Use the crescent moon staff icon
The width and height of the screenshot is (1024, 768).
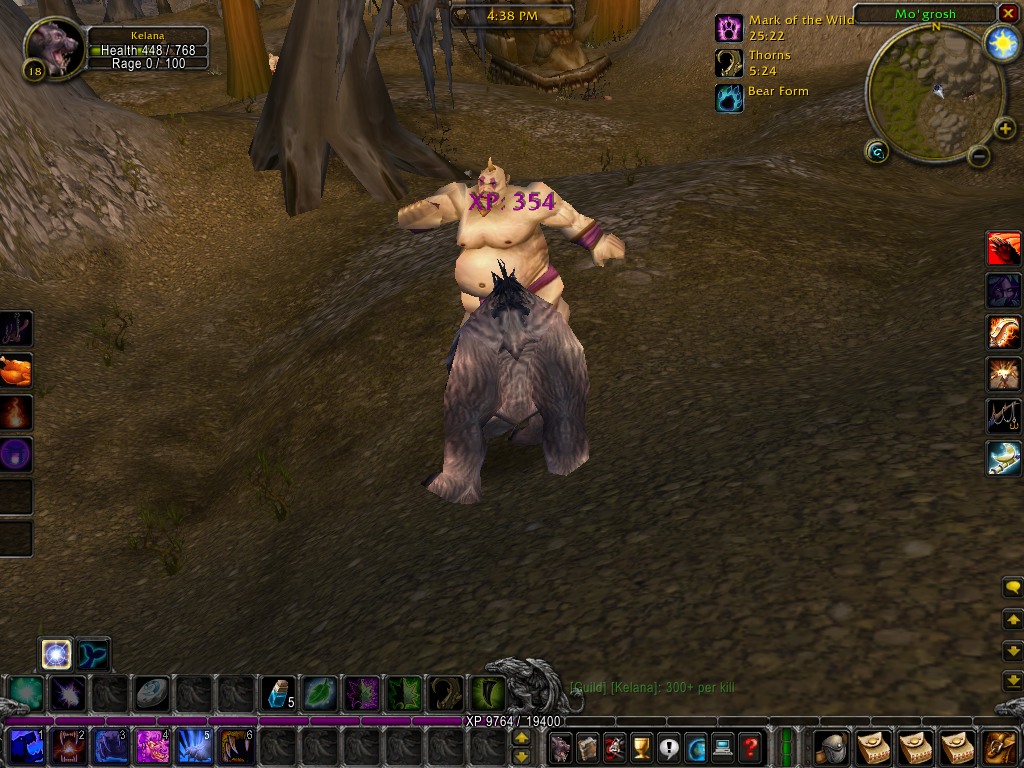click(x=1004, y=458)
